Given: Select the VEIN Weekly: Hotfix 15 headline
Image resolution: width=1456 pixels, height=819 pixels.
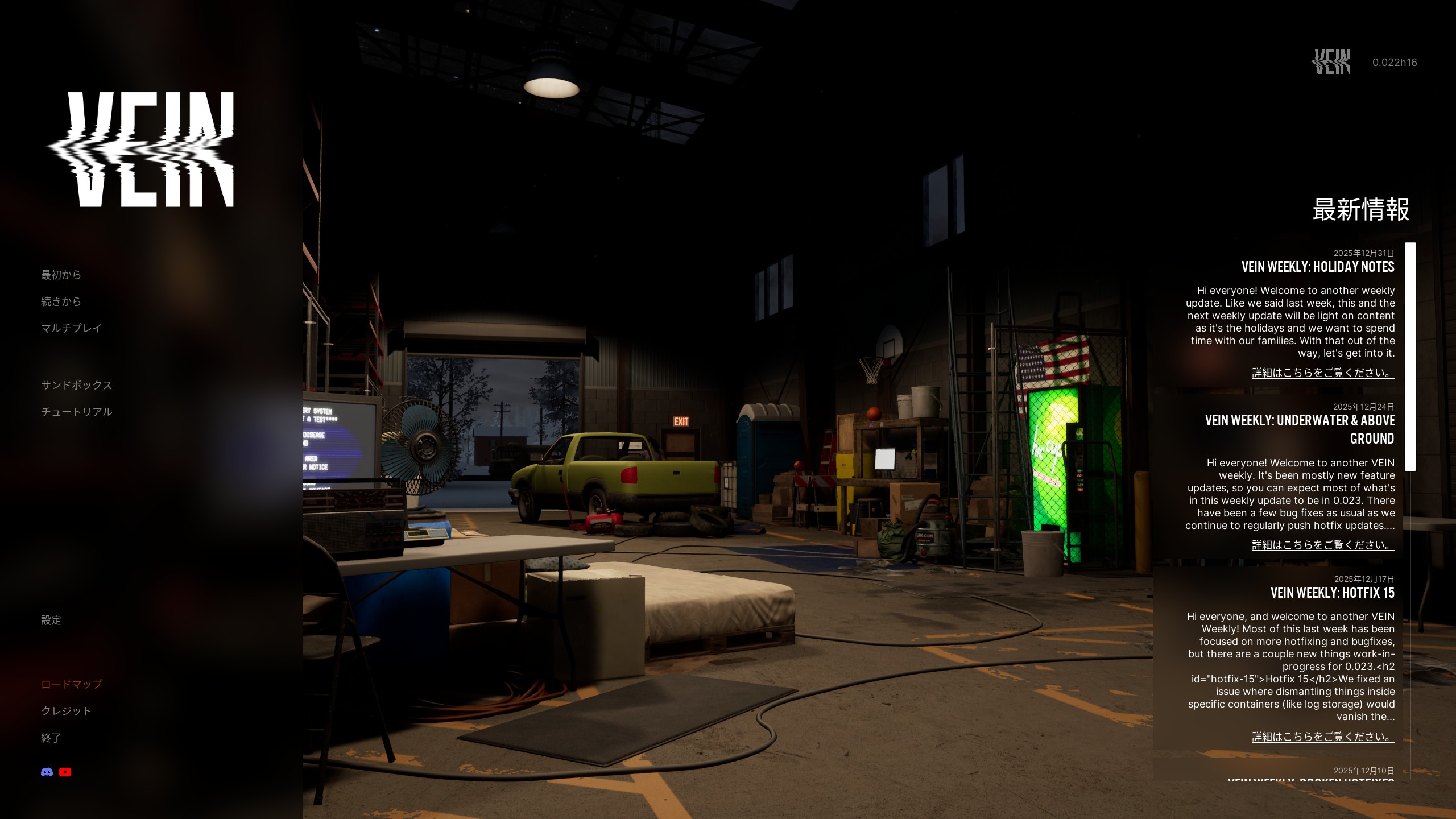Looking at the screenshot, I should pos(1333,593).
